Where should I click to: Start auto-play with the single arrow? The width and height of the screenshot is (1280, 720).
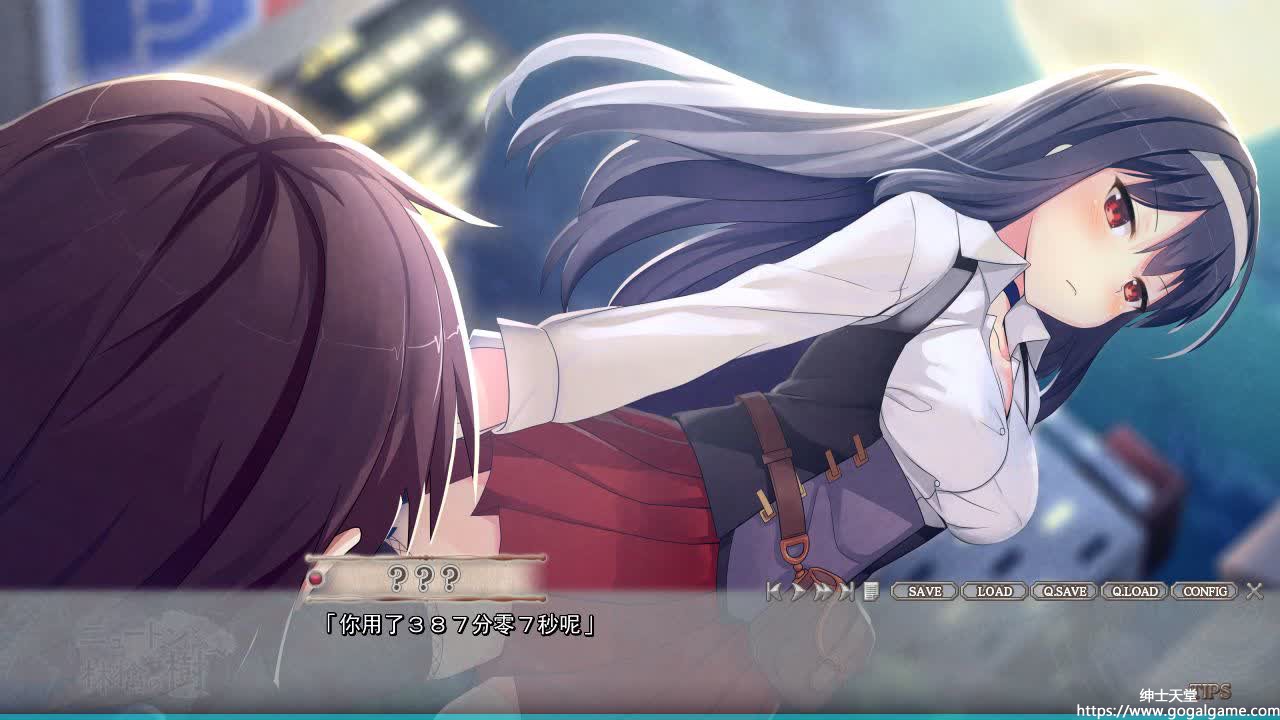[798, 591]
